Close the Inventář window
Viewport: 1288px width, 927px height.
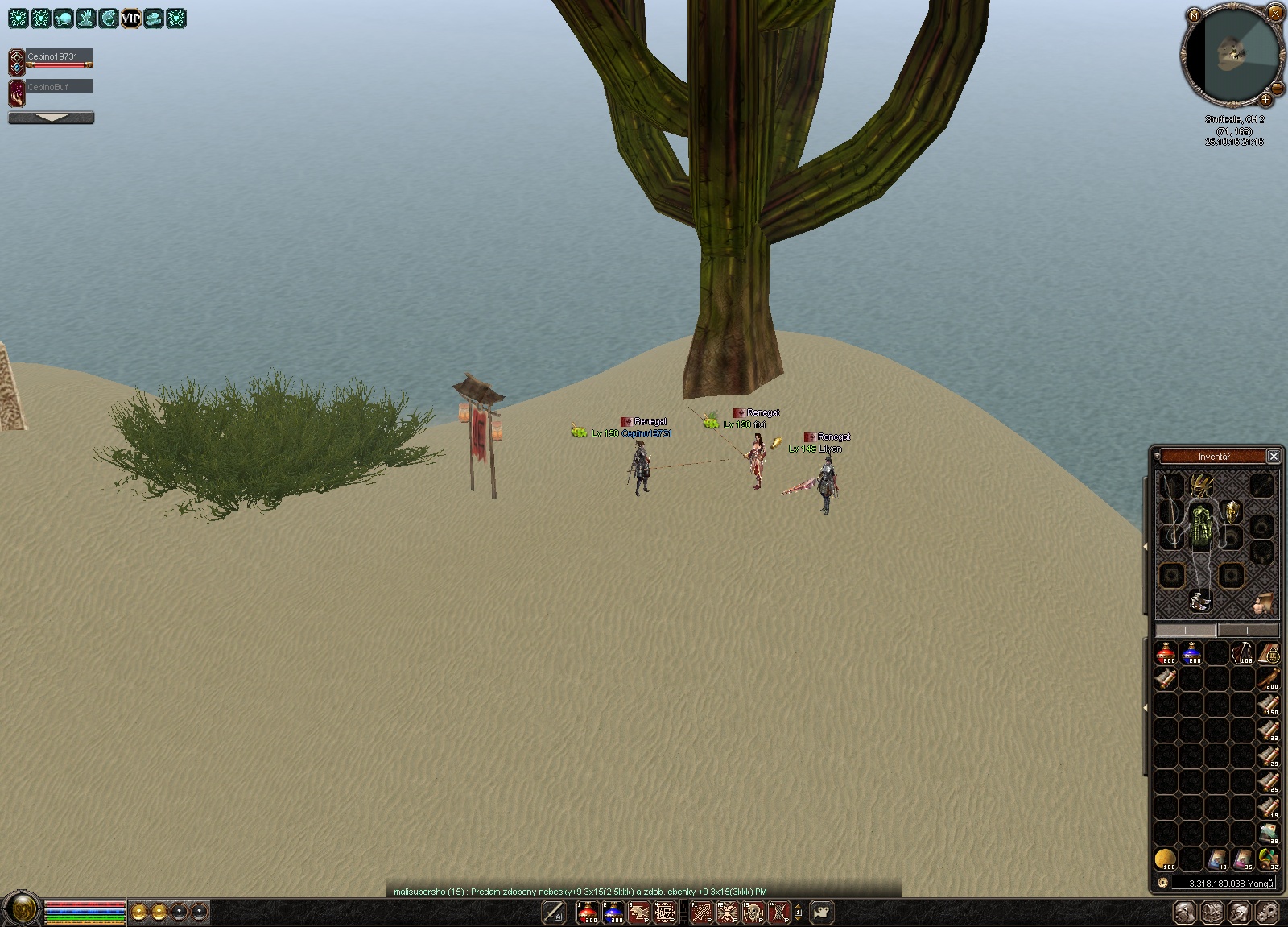(1273, 457)
